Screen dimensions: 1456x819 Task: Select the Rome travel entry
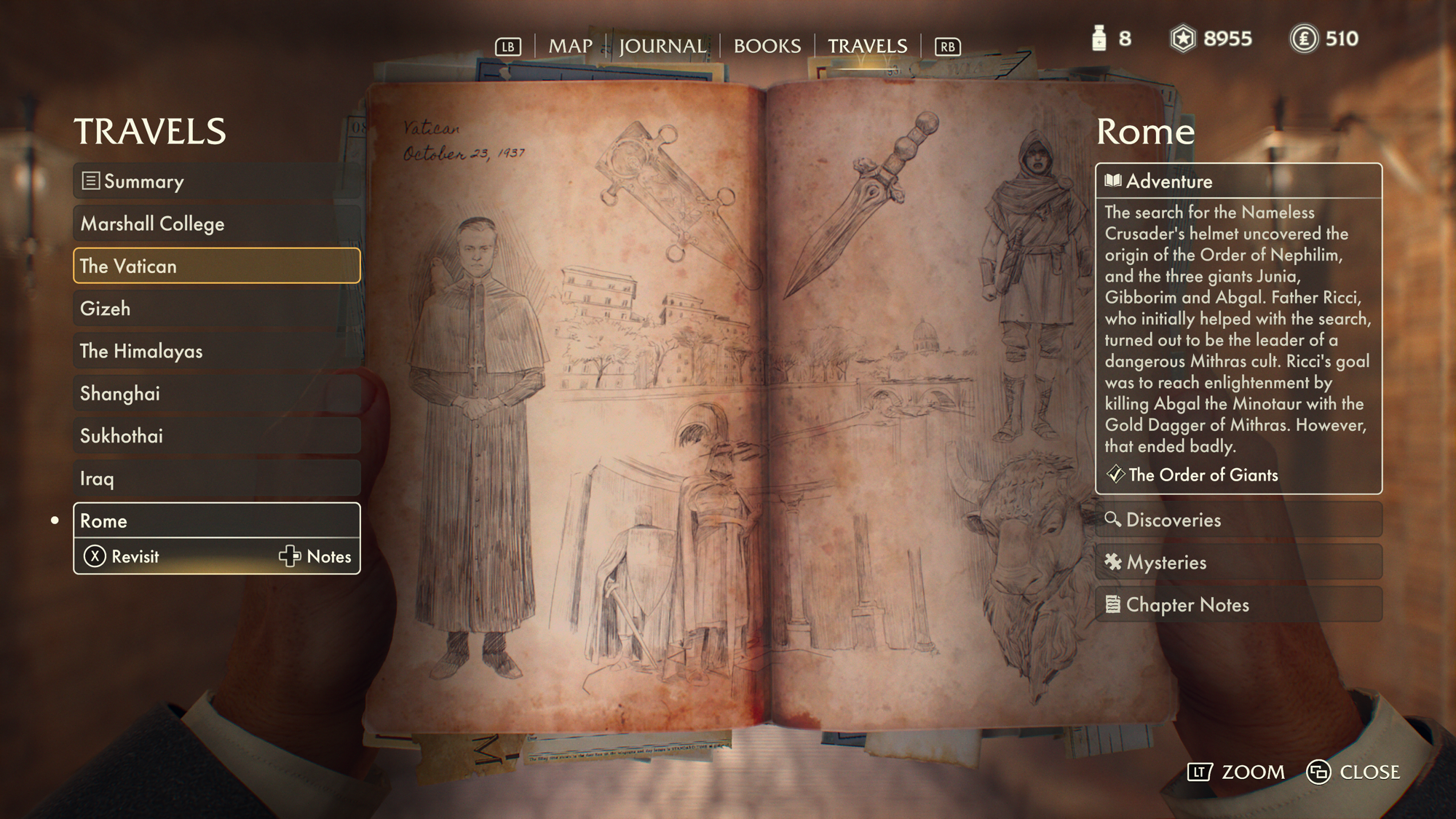[x=216, y=521]
